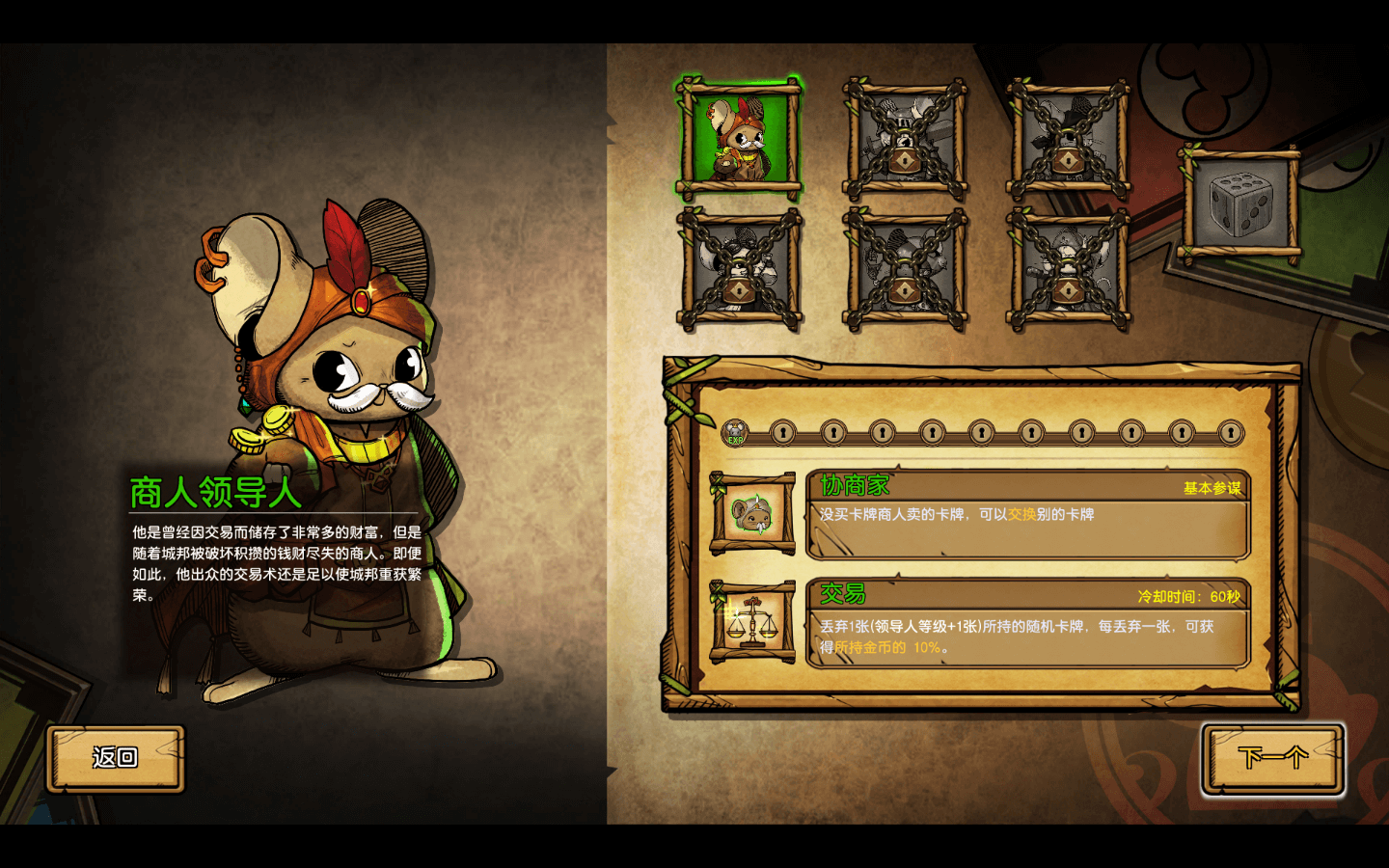Proceed with the 下一个 next button

pyautogui.click(x=1272, y=758)
